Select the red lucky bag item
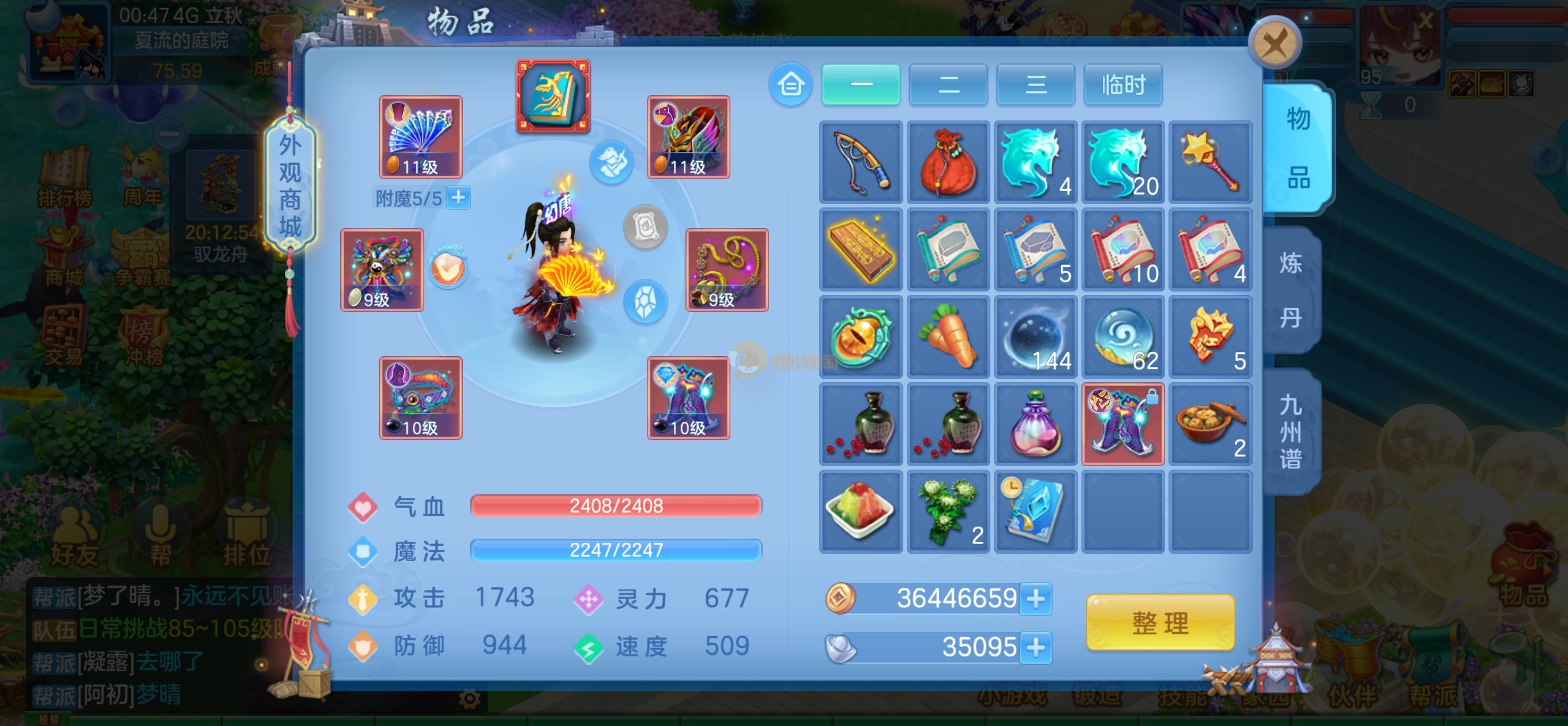 [x=948, y=162]
